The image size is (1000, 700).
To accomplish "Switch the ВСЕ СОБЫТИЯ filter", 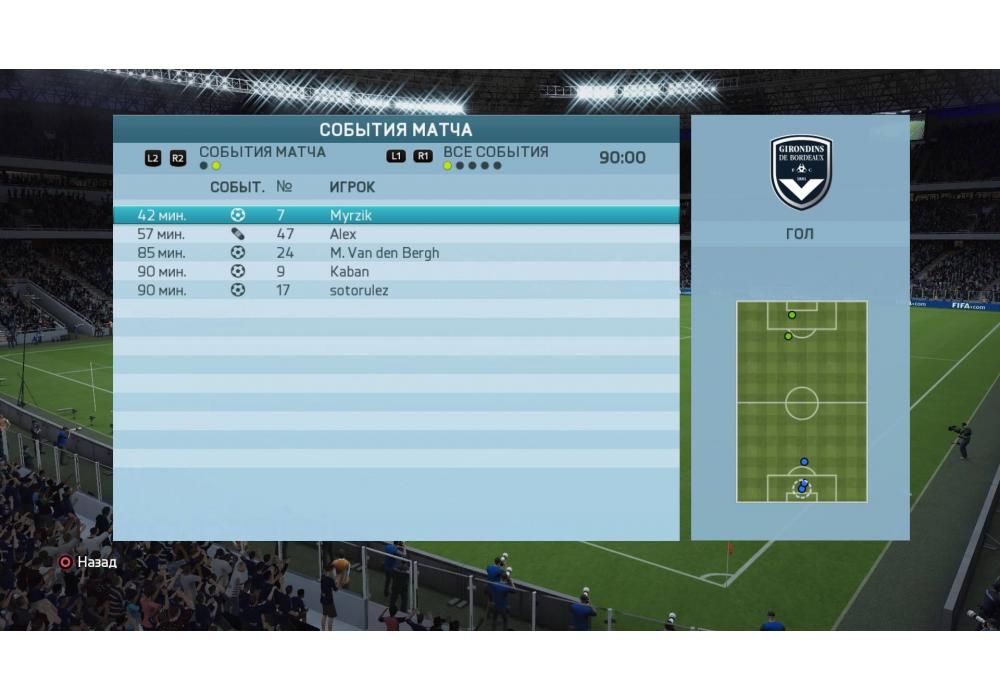I will [495, 153].
